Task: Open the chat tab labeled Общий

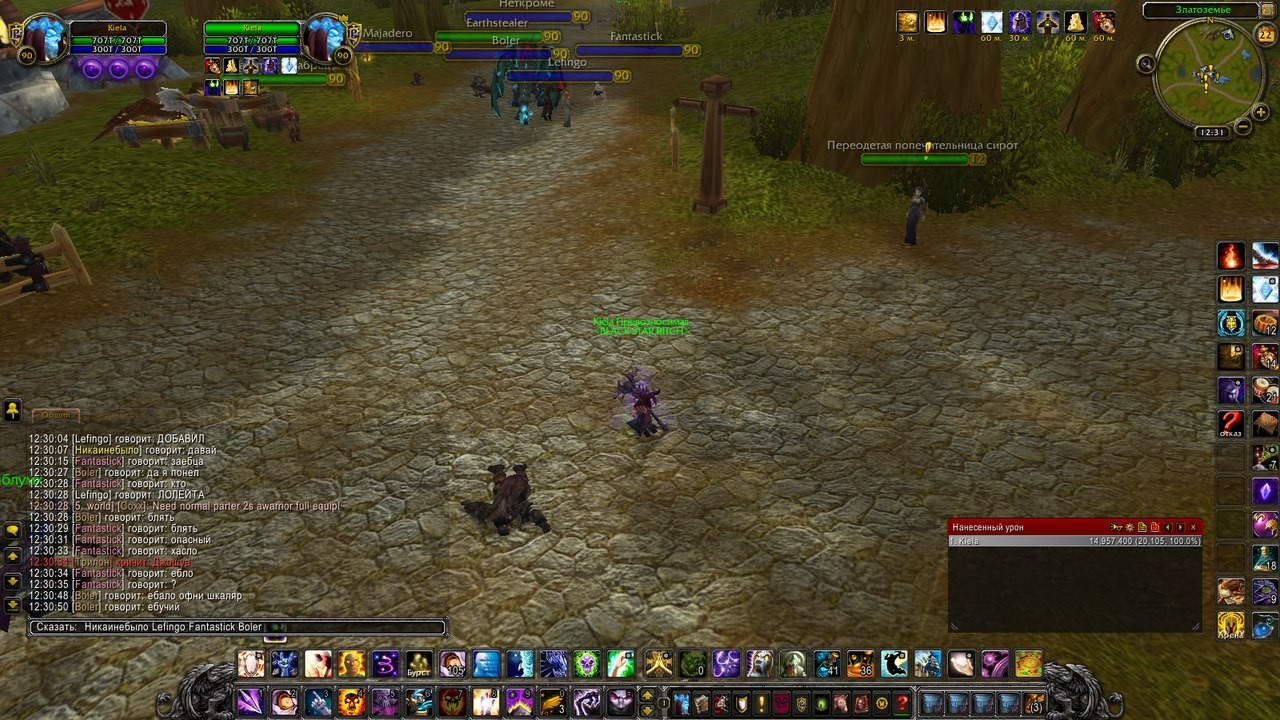Action: 55,415
